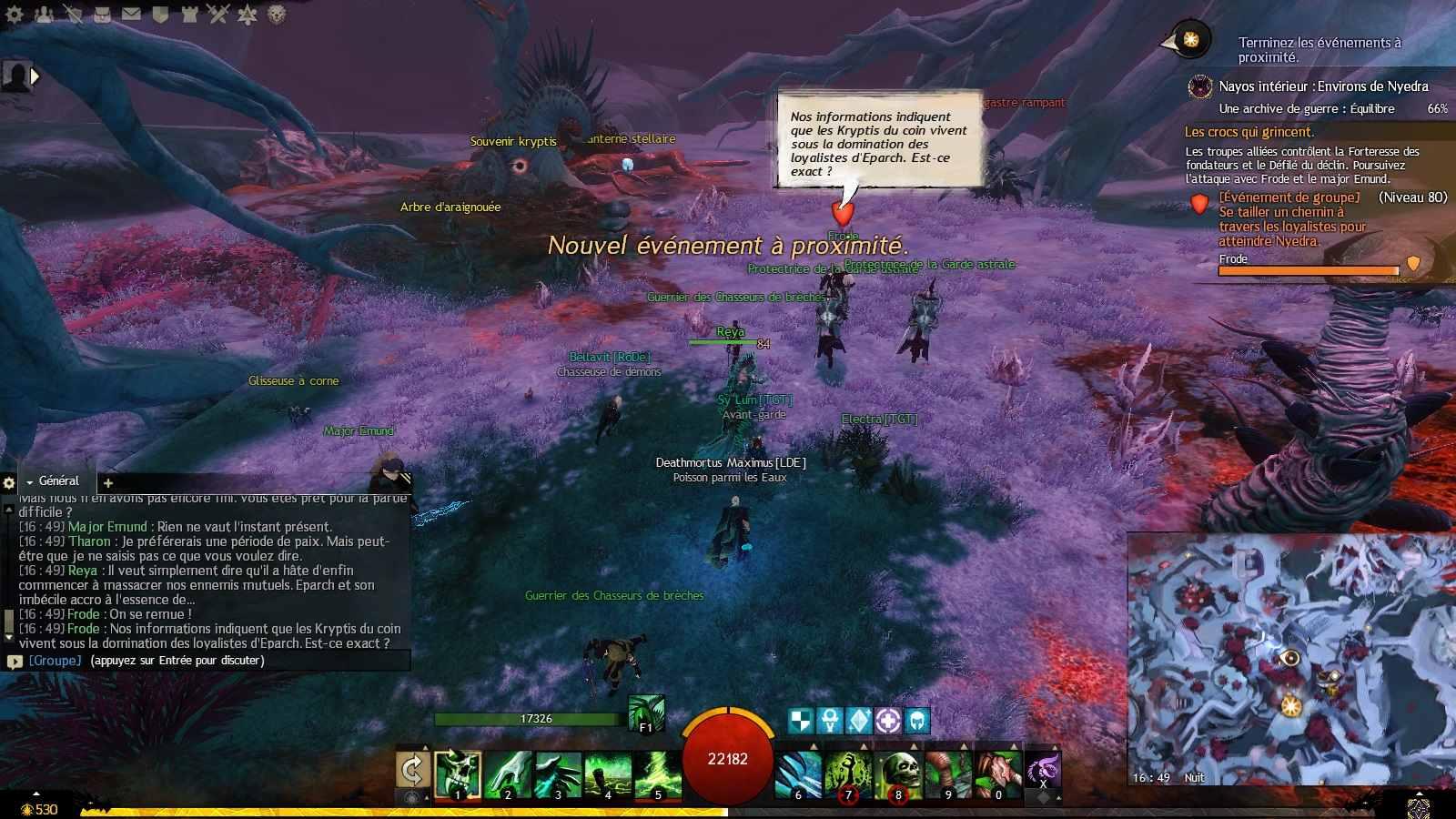Use healing skill 6
The height and width of the screenshot is (819, 1456).
point(798,773)
